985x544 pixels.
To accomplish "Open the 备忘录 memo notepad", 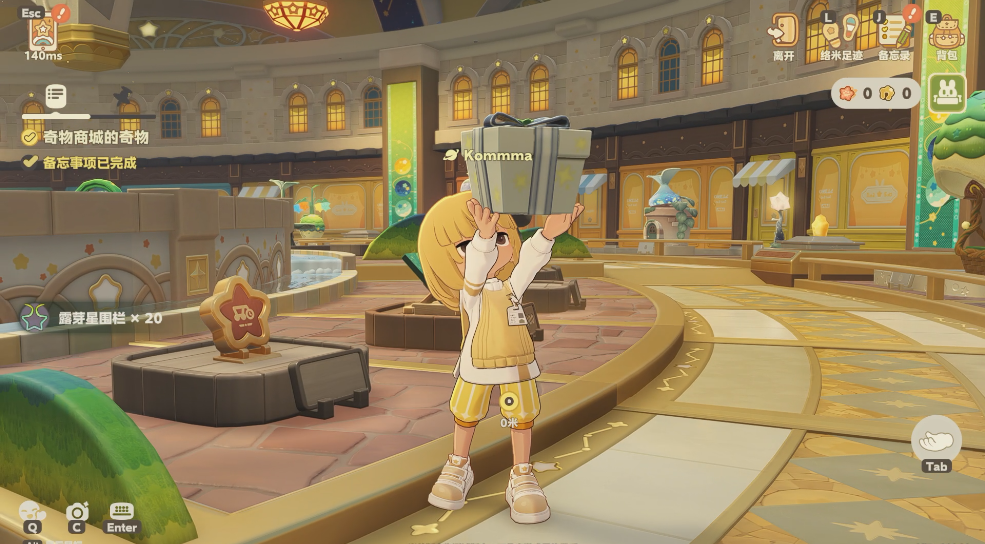I will coord(894,30).
